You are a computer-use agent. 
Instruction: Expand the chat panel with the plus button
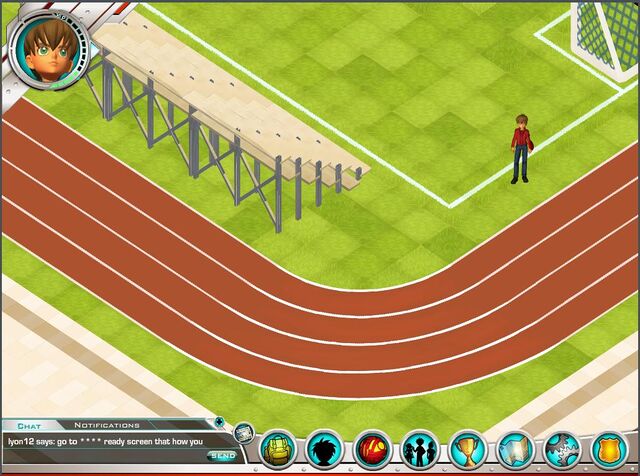click(x=219, y=422)
